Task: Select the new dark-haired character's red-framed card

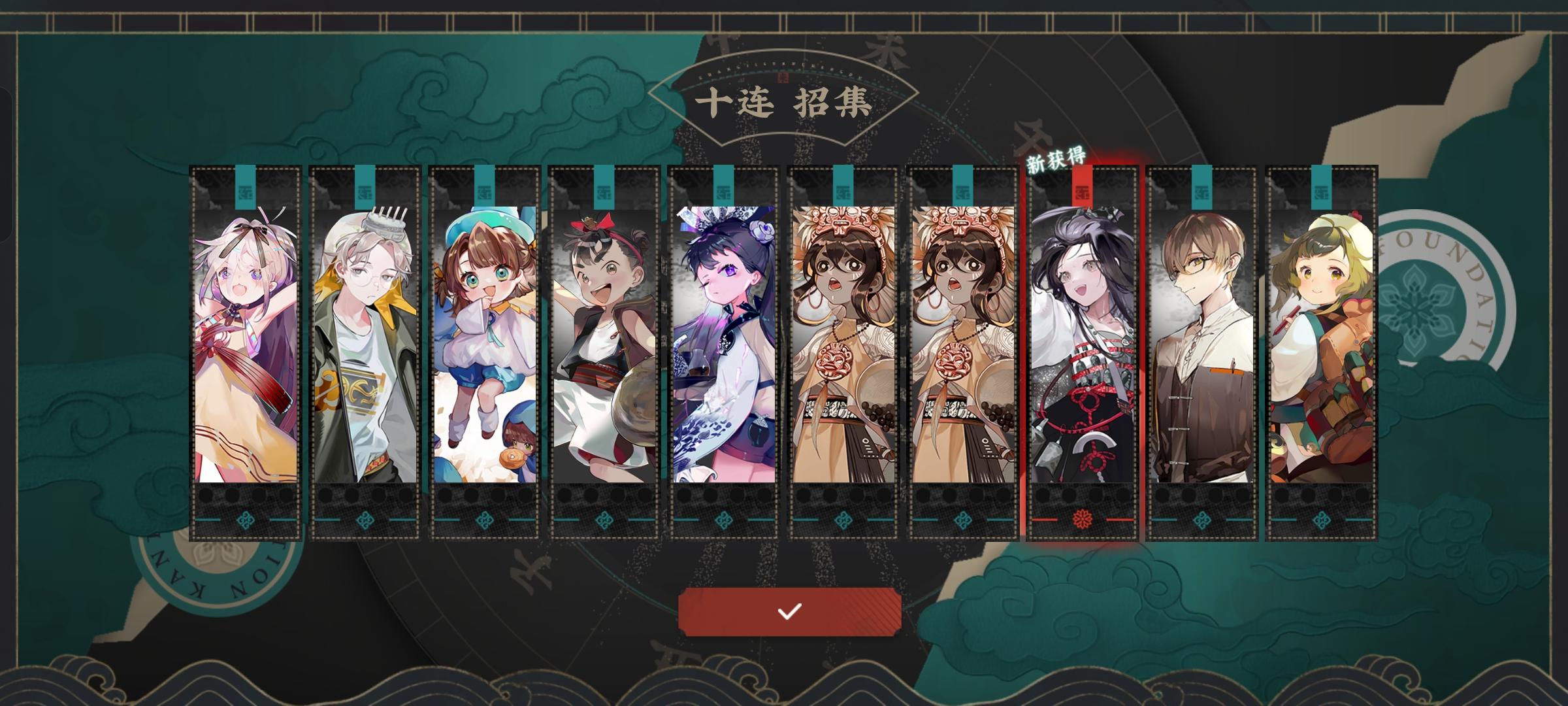Action: pyautogui.click(x=1083, y=353)
